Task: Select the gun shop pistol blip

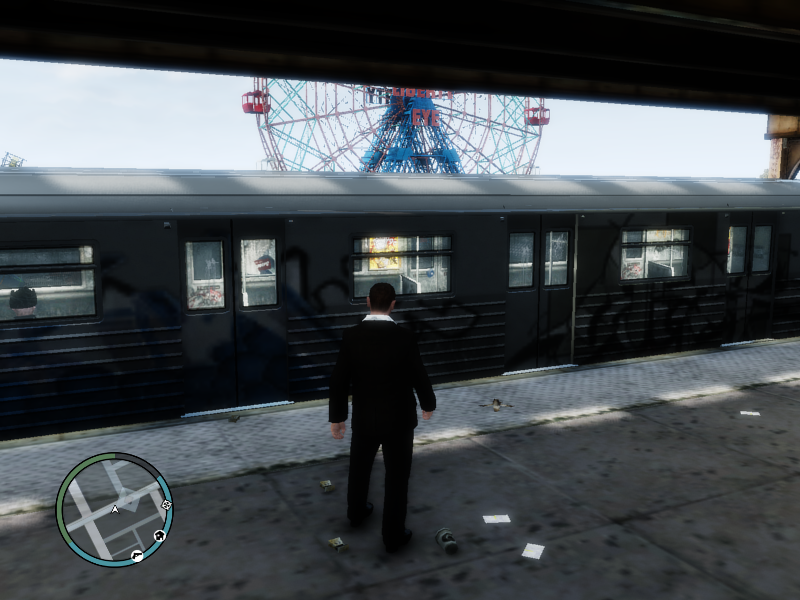Action: 137,555
